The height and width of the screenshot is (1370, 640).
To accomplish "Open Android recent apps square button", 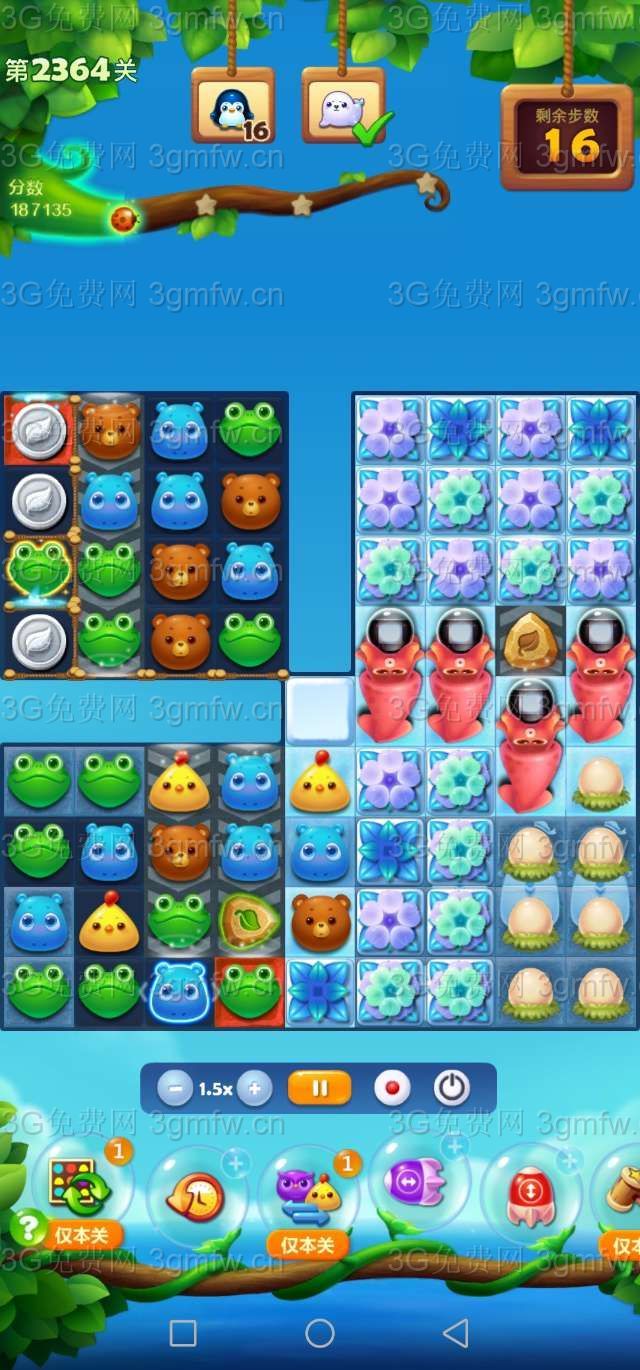I will (x=183, y=1333).
